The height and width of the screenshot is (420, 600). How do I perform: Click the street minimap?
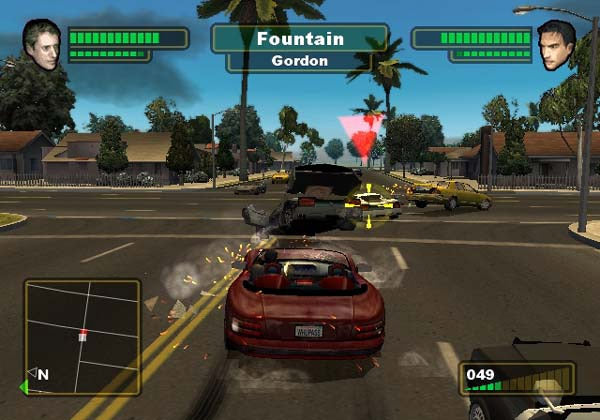tap(82, 335)
